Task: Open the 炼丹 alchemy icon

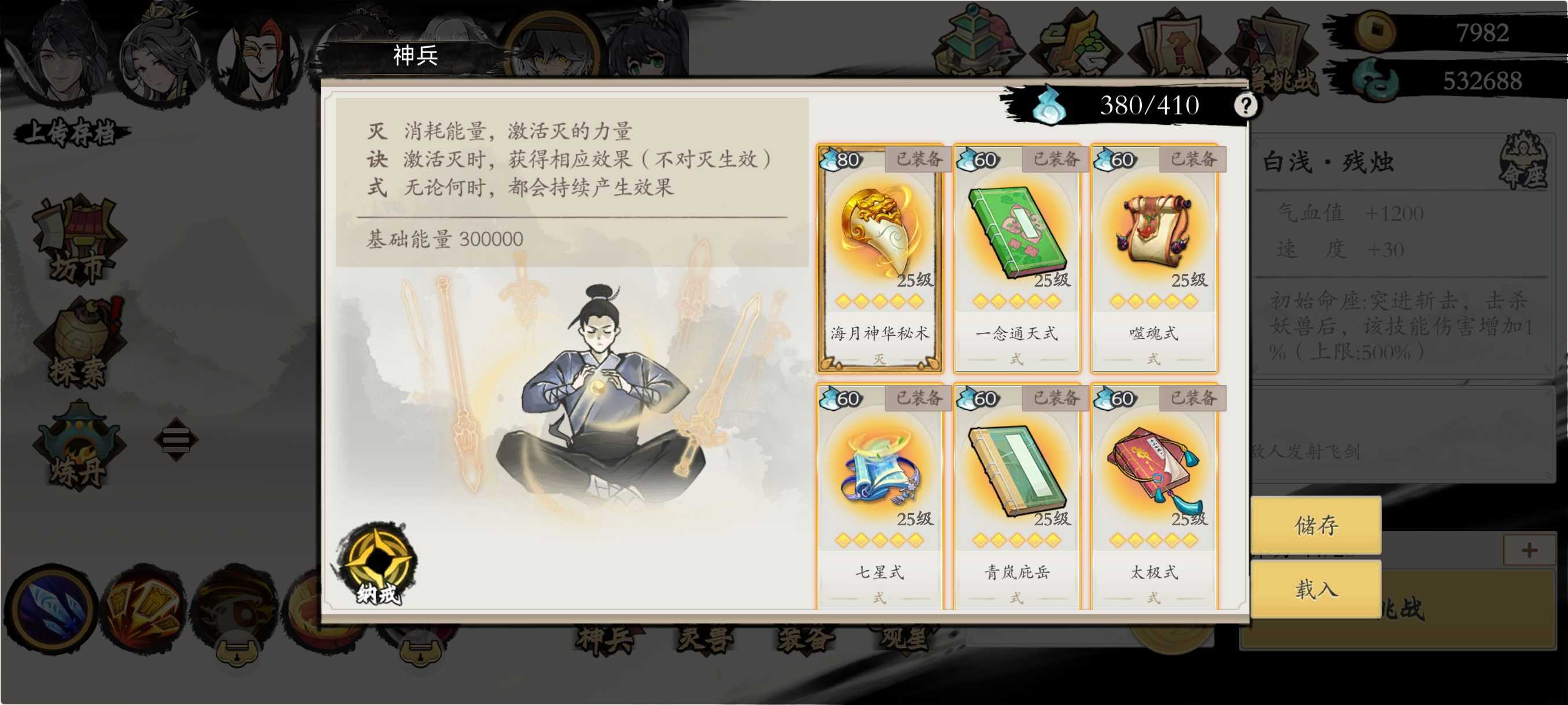Action: click(79, 444)
